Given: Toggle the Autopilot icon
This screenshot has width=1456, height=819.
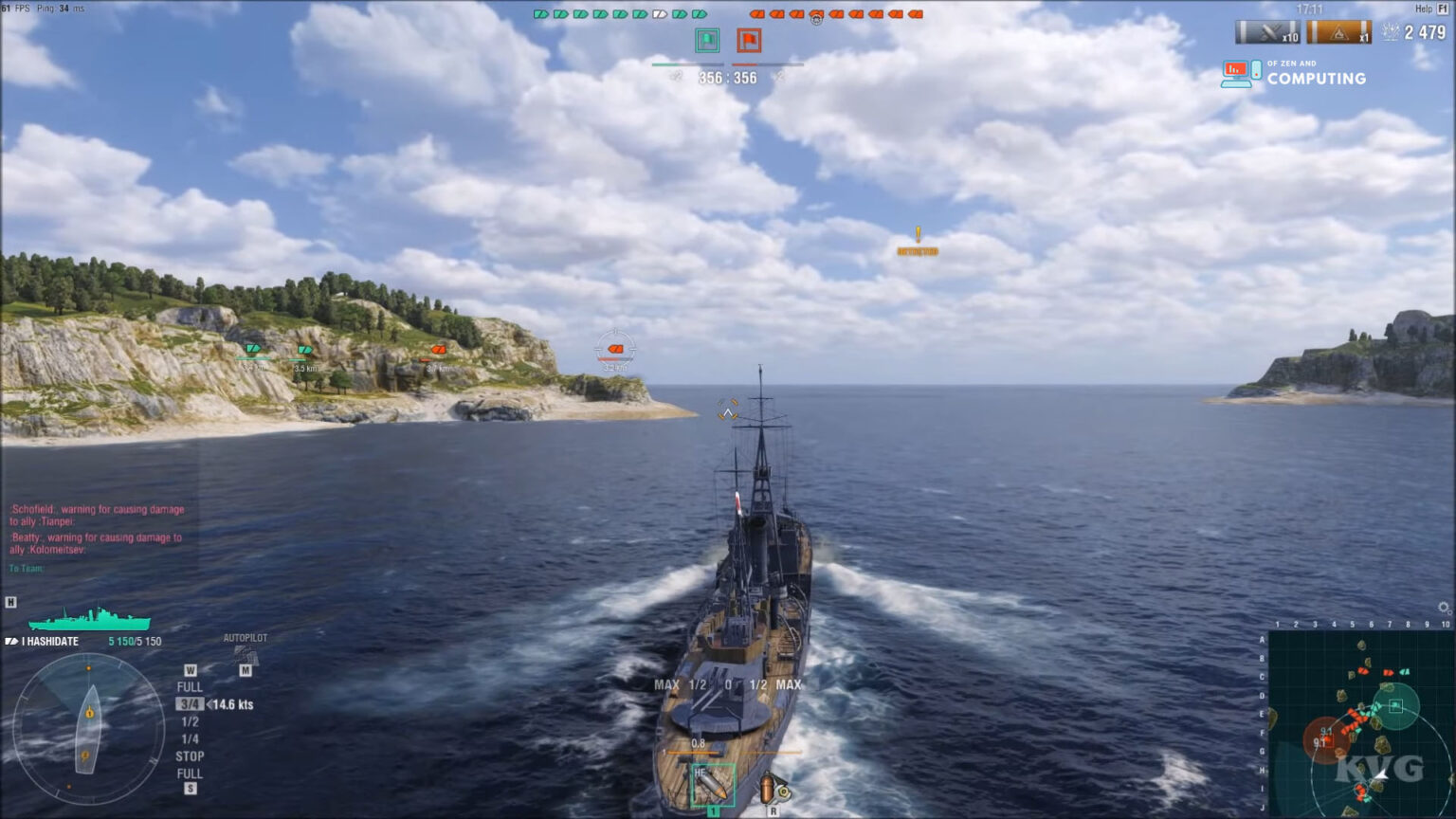Looking at the screenshot, I should click(246, 655).
